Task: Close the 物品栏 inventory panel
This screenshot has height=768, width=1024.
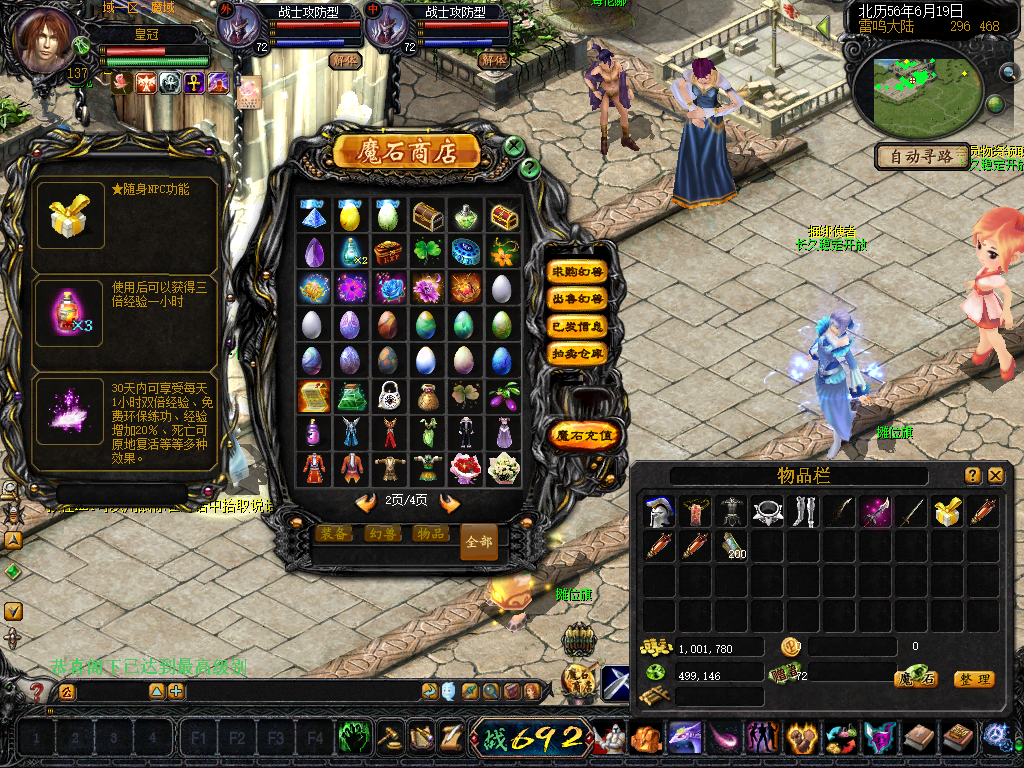Action: point(996,476)
